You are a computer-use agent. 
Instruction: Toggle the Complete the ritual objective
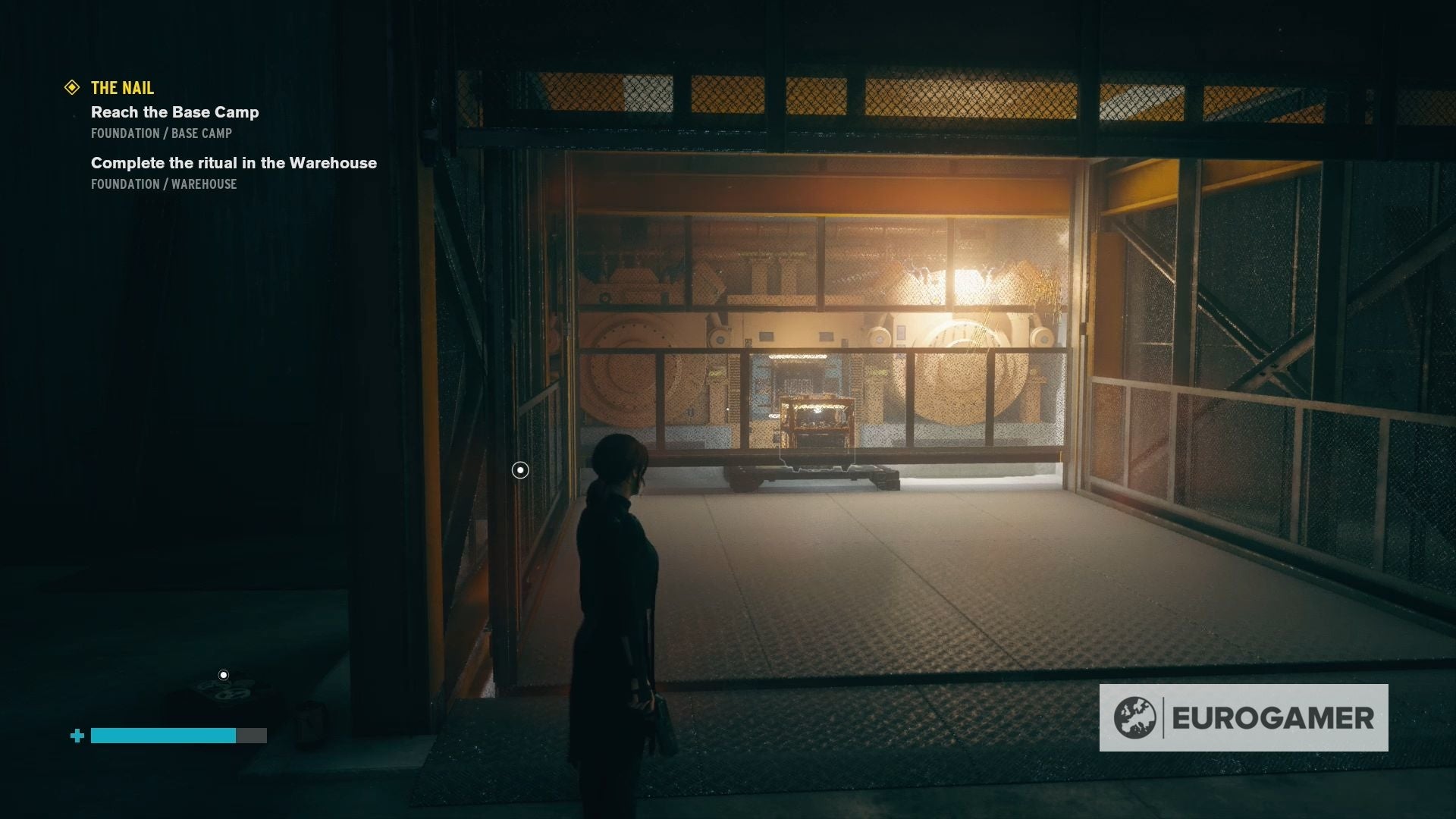coord(234,162)
